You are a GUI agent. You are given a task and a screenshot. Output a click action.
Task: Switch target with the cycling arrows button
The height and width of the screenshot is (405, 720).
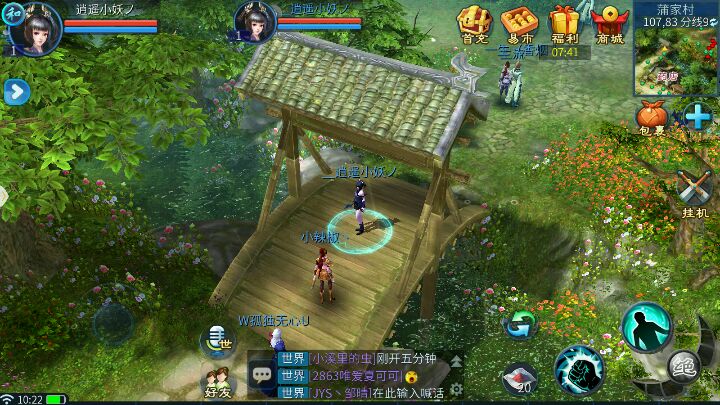[520, 323]
